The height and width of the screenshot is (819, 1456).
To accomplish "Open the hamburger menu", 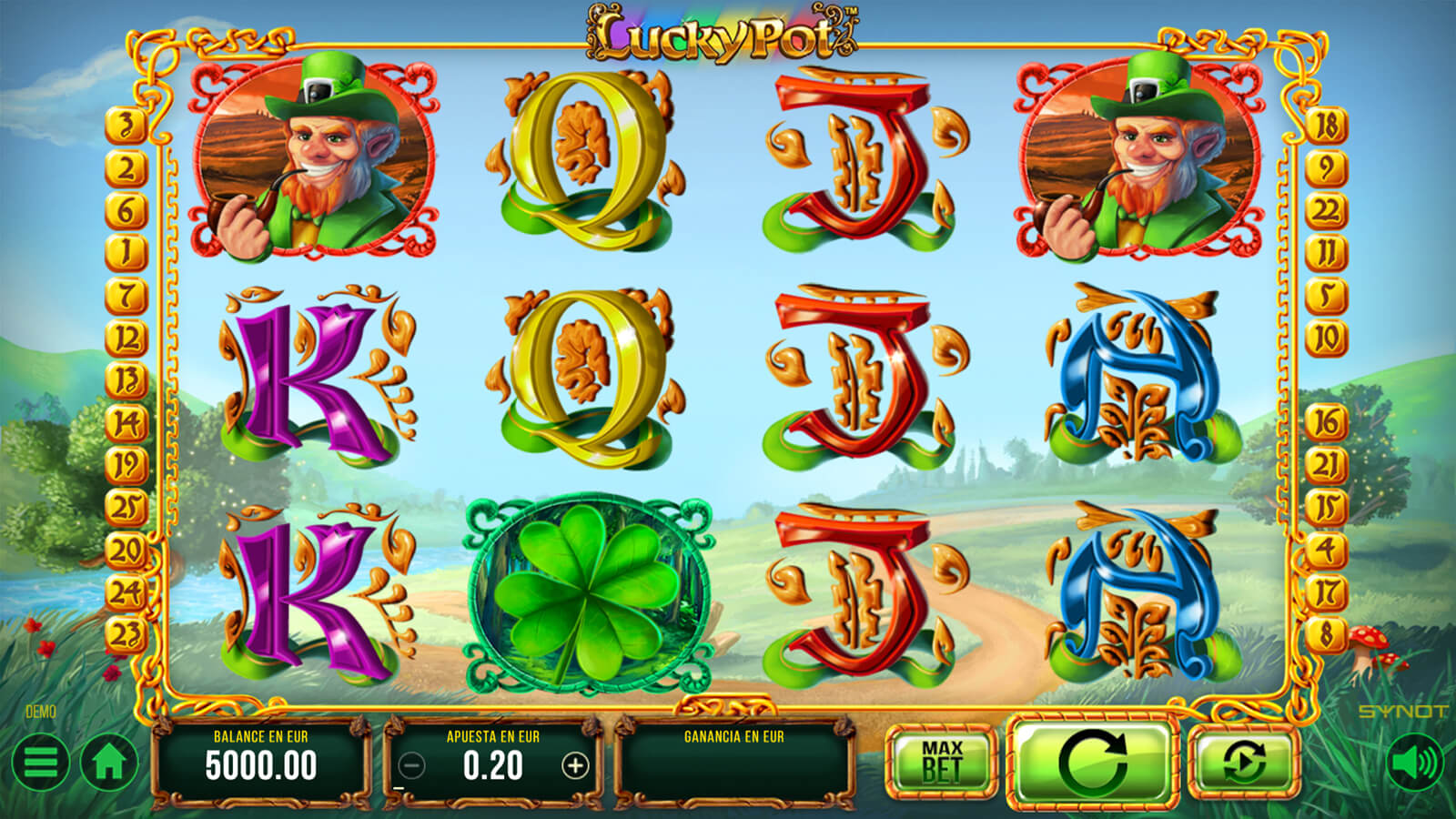I will click(x=40, y=763).
